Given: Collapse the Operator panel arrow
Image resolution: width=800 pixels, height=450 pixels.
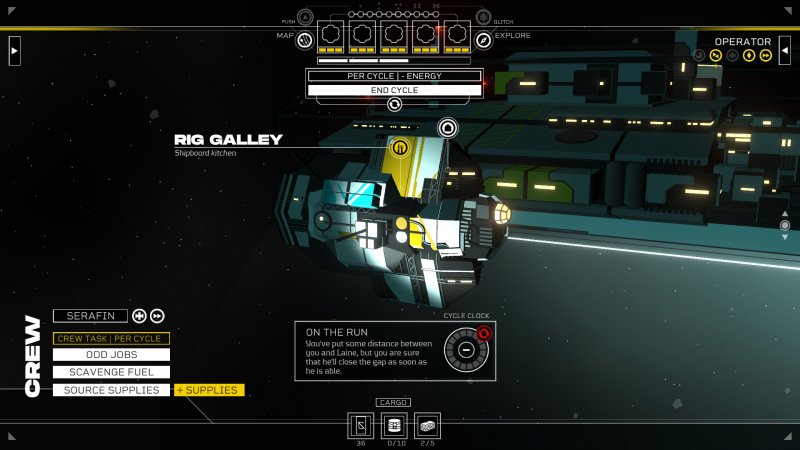Looking at the screenshot, I should pos(785,49).
